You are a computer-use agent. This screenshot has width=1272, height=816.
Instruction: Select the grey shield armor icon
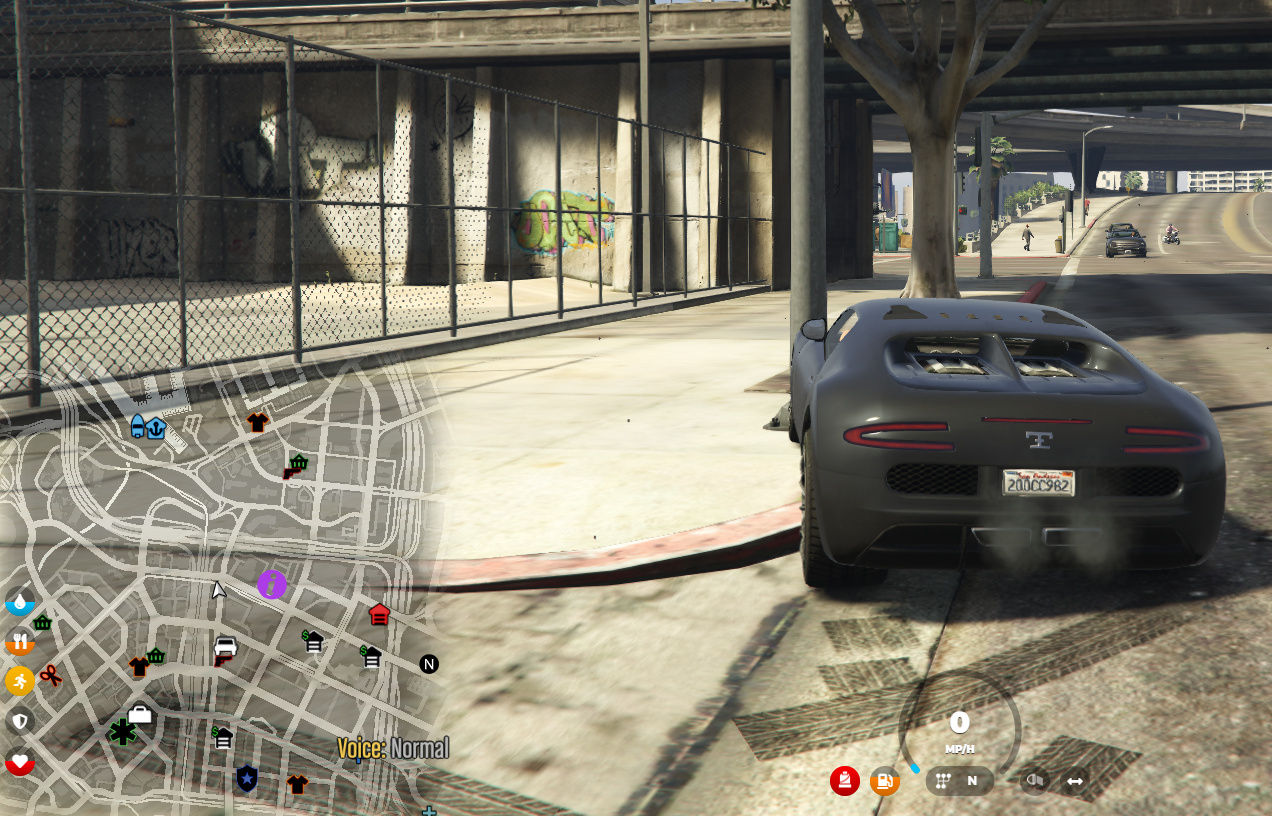pos(20,720)
